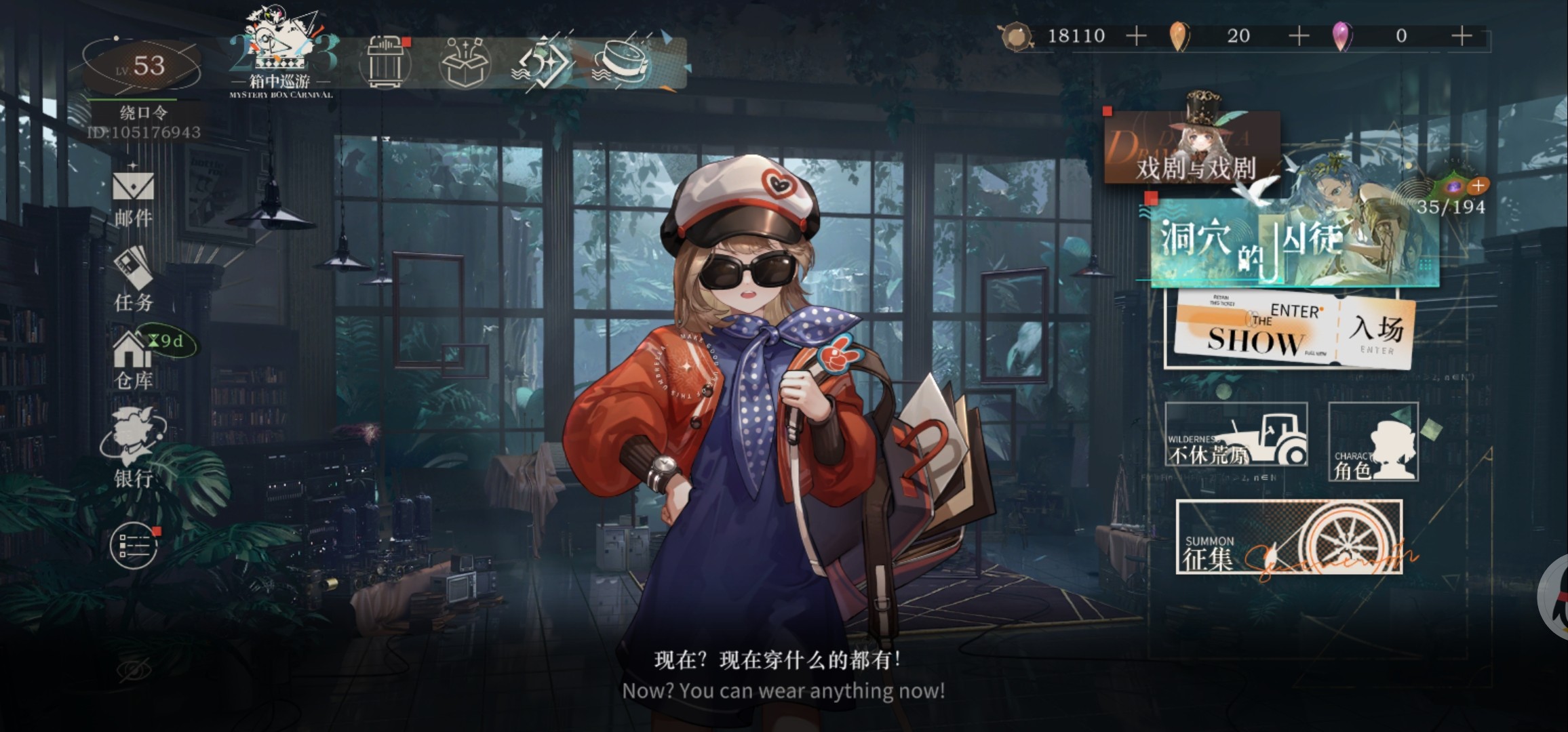
Task: Open the 任务 tasks menu
Action: pyautogui.click(x=133, y=281)
